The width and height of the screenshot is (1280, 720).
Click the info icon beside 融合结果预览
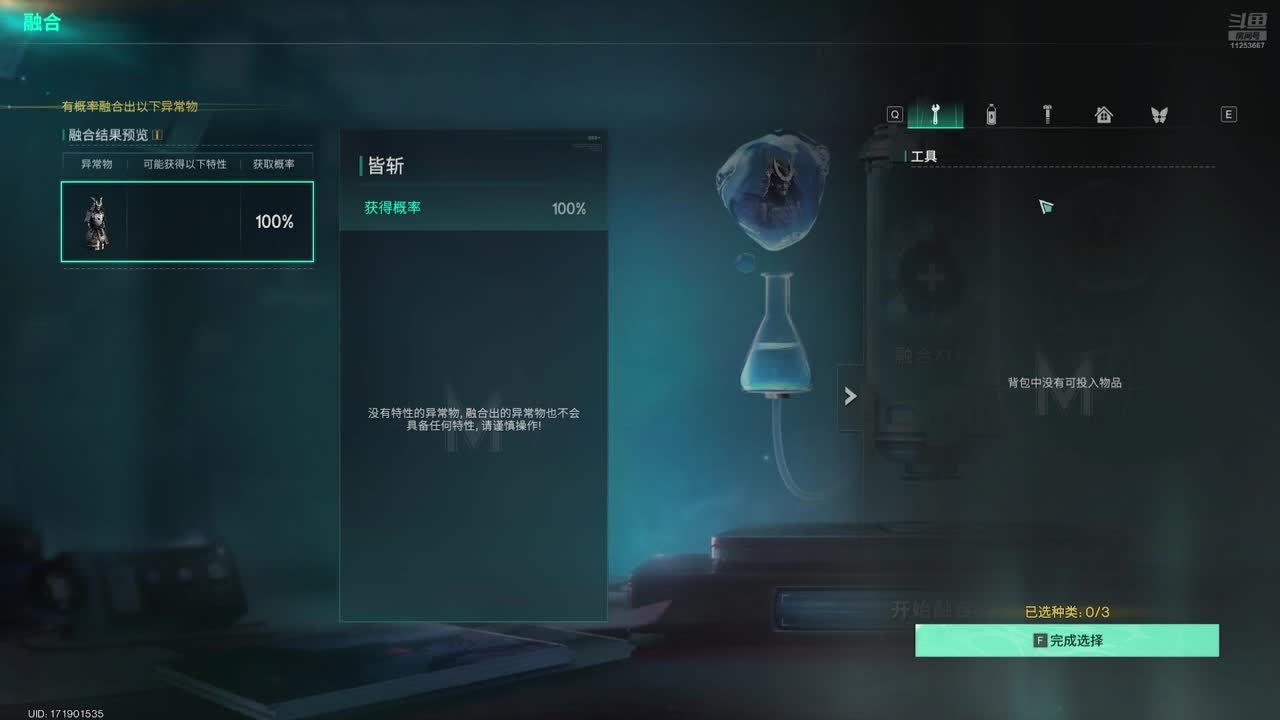(x=157, y=135)
